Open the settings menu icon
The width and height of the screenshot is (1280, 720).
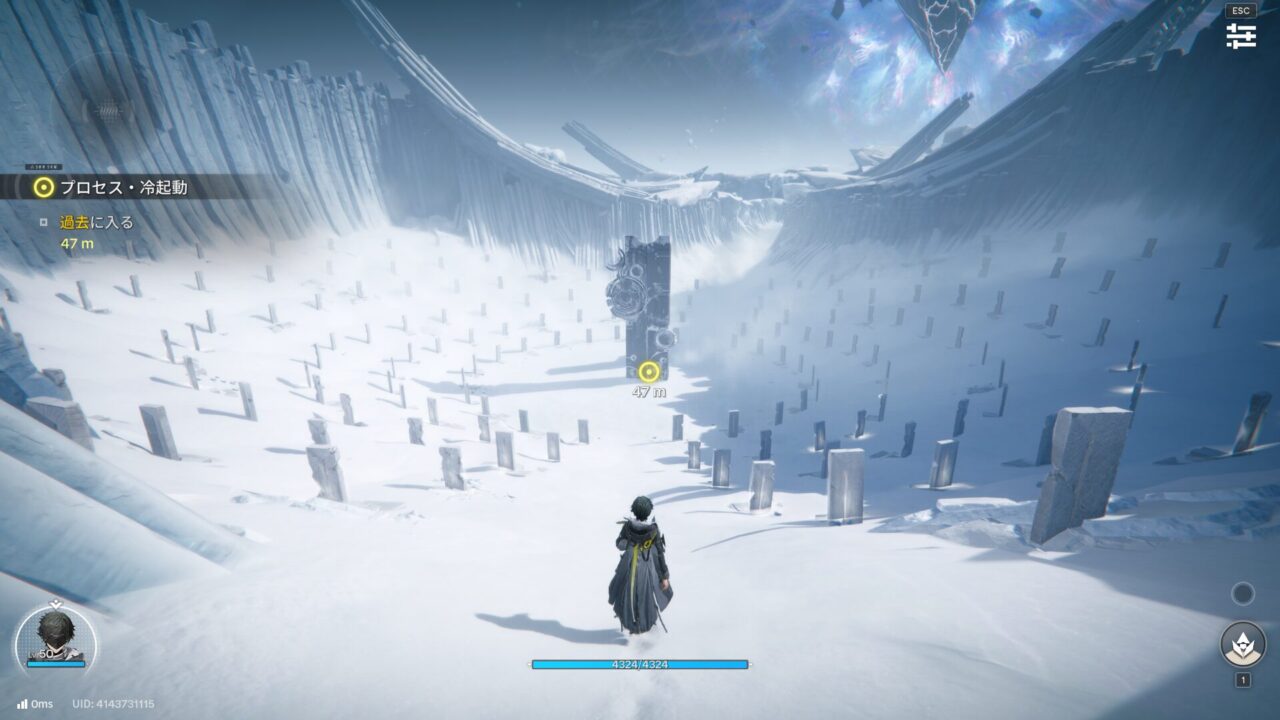click(1241, 36)
